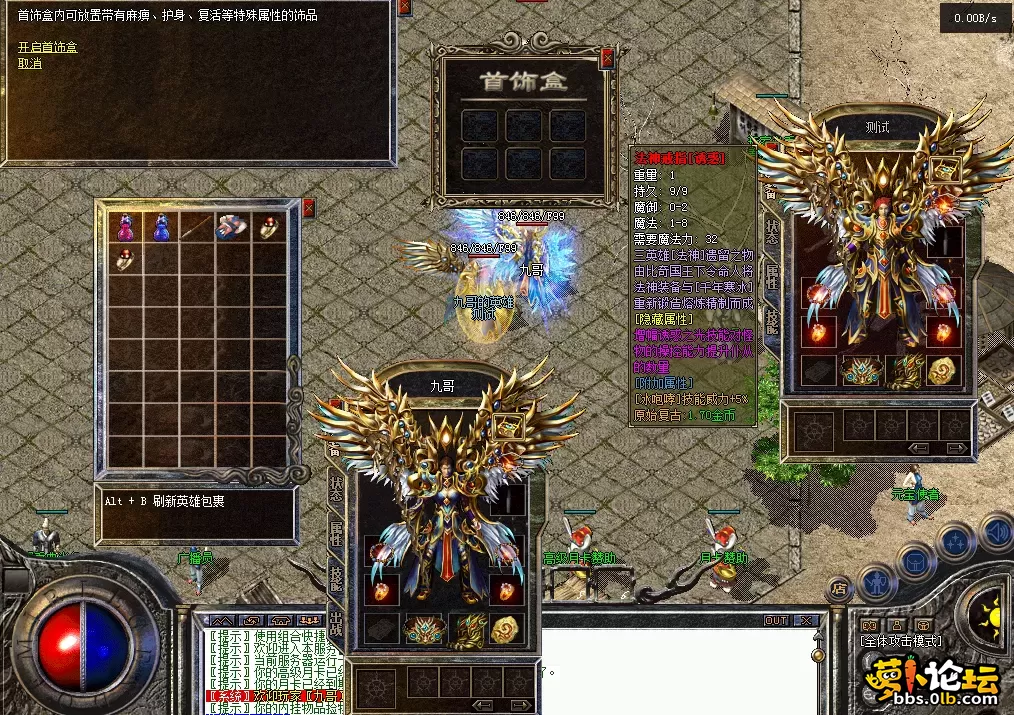
Task: Click the speaker sound orb button
Action: [994, 531]
